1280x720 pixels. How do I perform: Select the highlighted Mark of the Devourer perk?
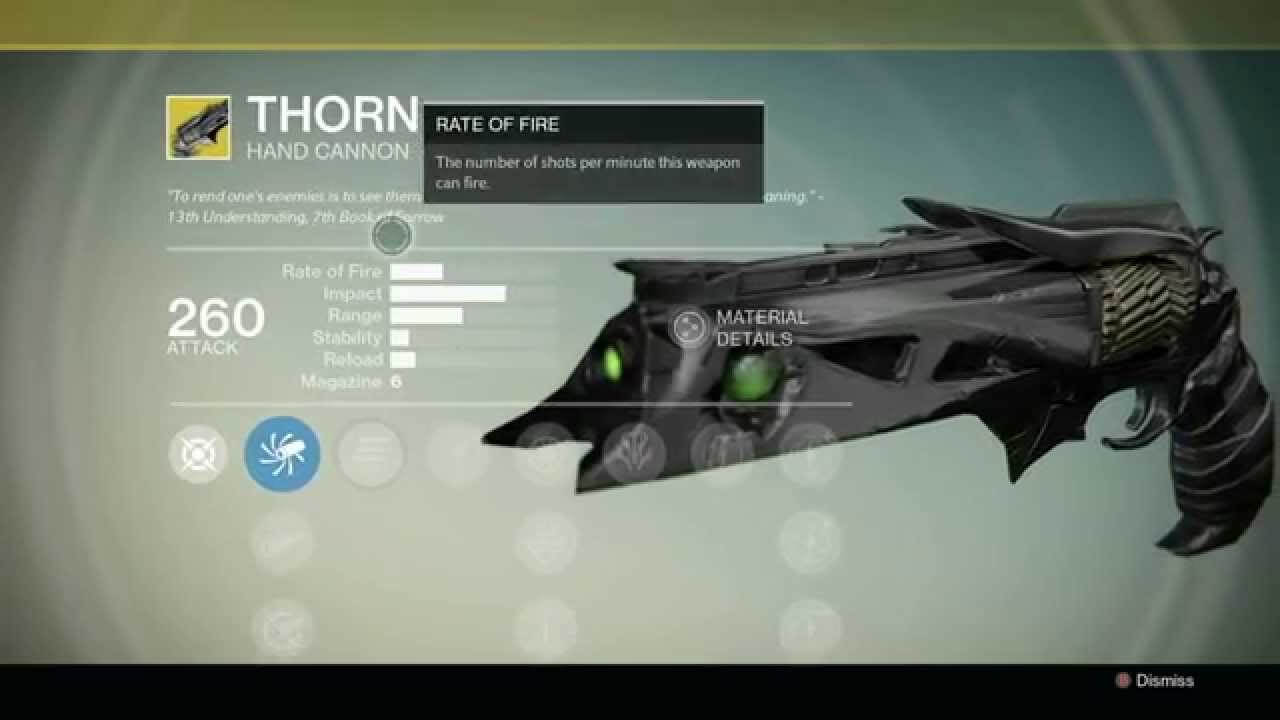(283, 455)
